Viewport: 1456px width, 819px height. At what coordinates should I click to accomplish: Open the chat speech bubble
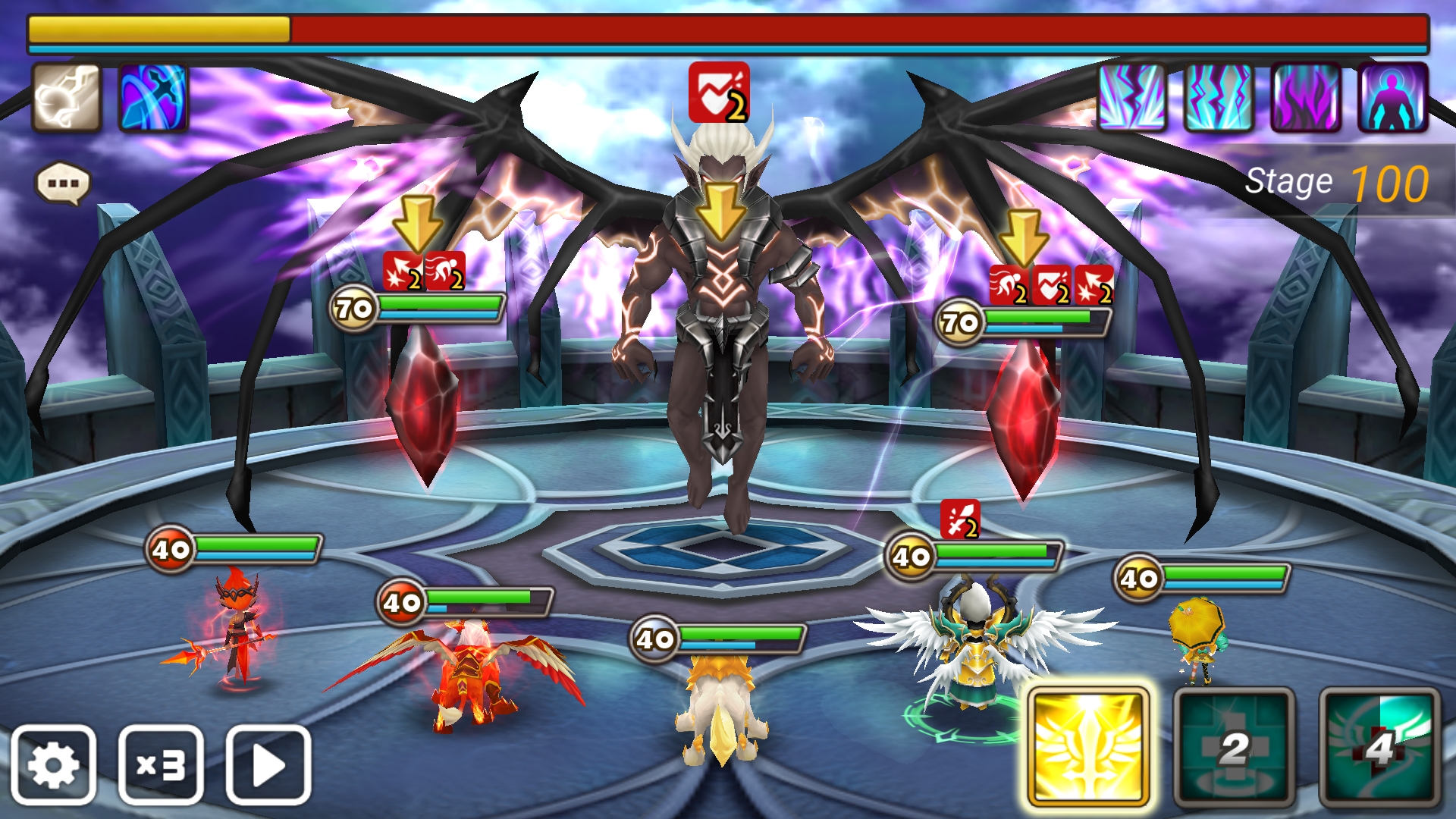(x=63, y=184)
